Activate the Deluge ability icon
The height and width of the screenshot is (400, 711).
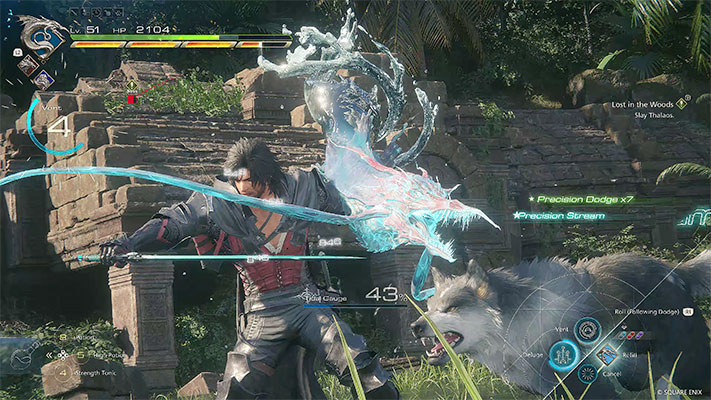pyautogui.click(x=564, y=354)
